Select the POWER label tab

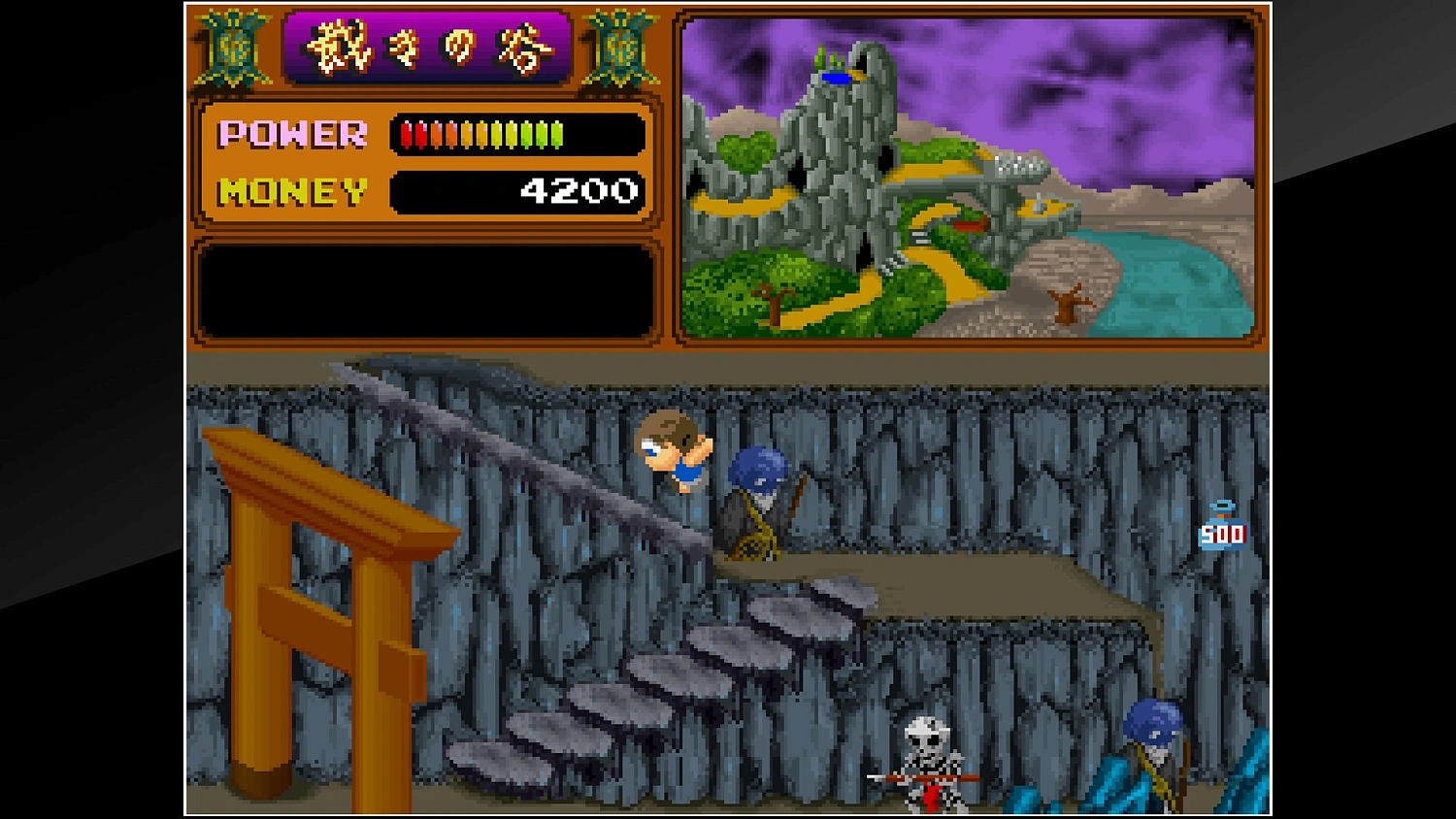point(291,134)
